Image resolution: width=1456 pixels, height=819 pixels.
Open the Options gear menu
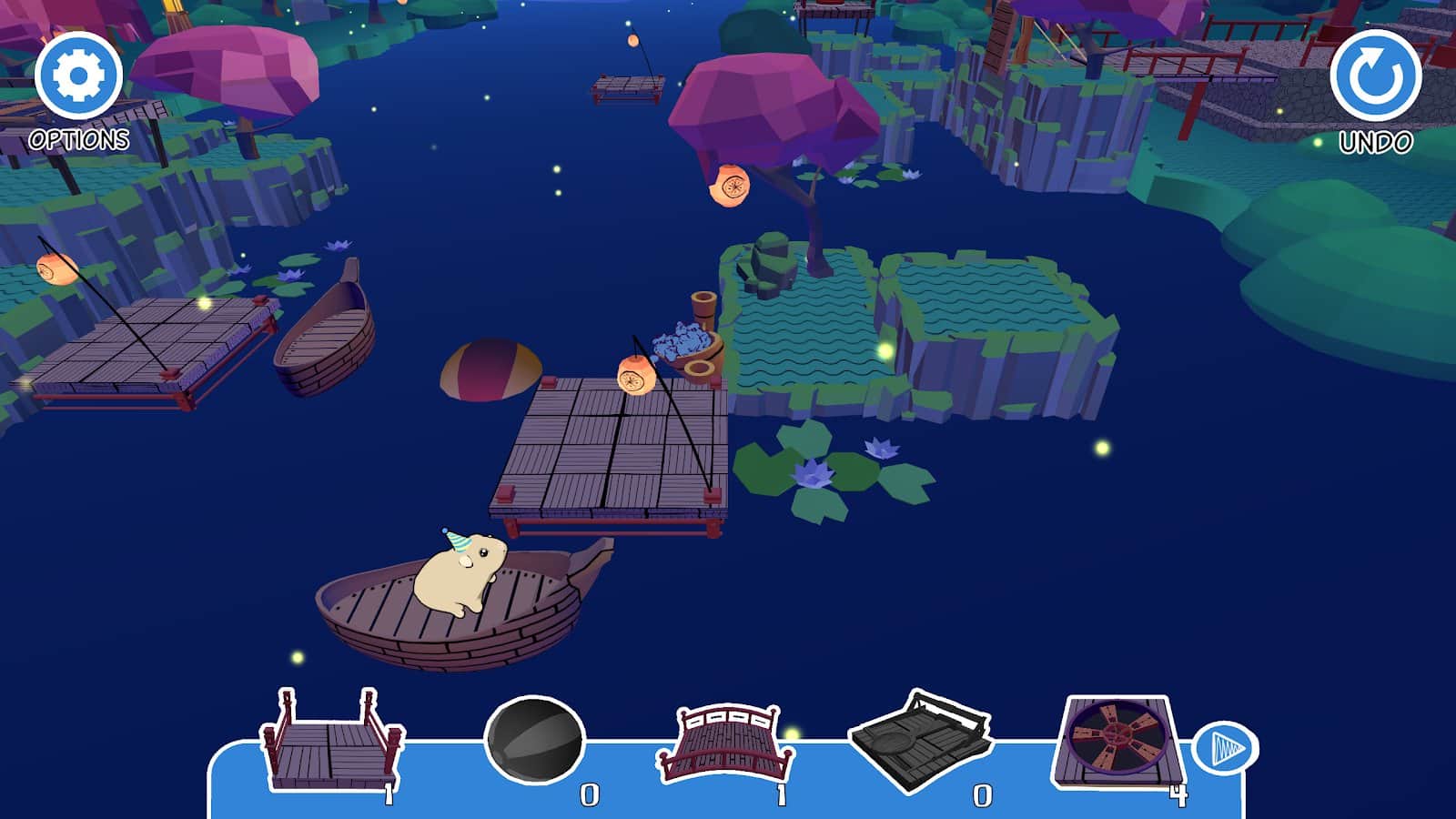click(78, 76)
